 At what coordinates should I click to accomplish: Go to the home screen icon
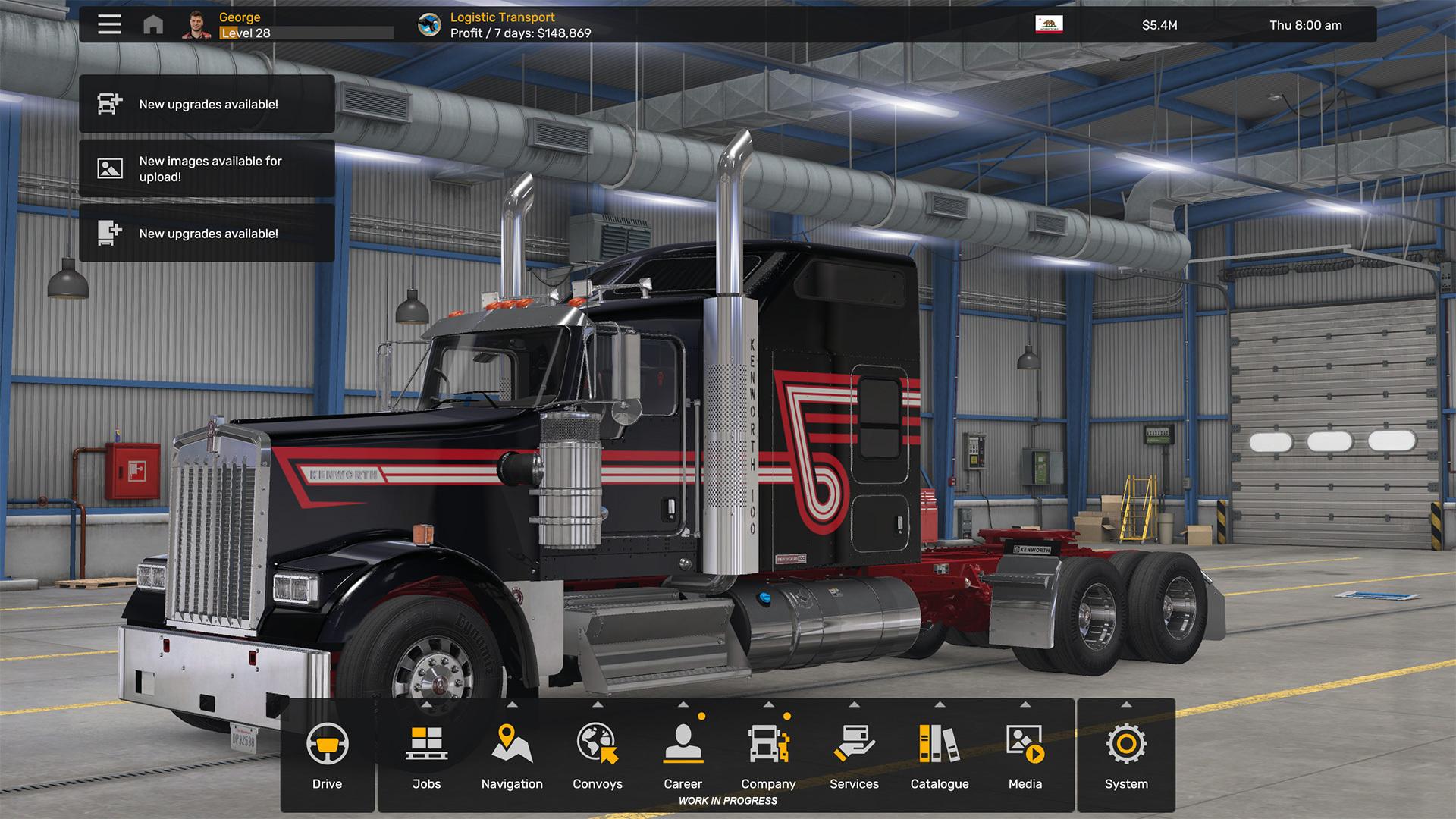point(153,25)
